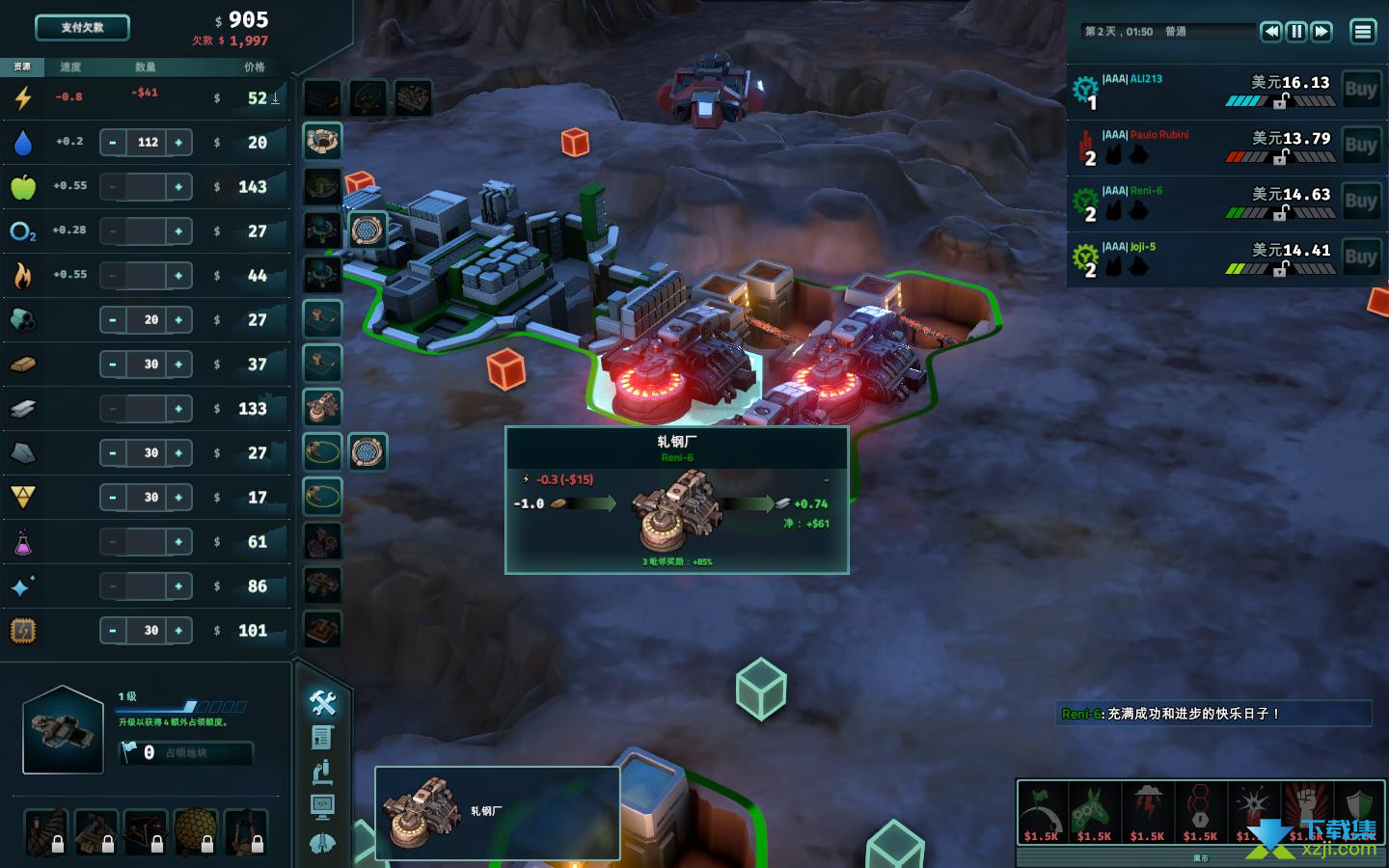The width and height of the screenshot is (1389, 868).
Task: Slow down game speed with rewind arrows
Action: [1271, 32]
